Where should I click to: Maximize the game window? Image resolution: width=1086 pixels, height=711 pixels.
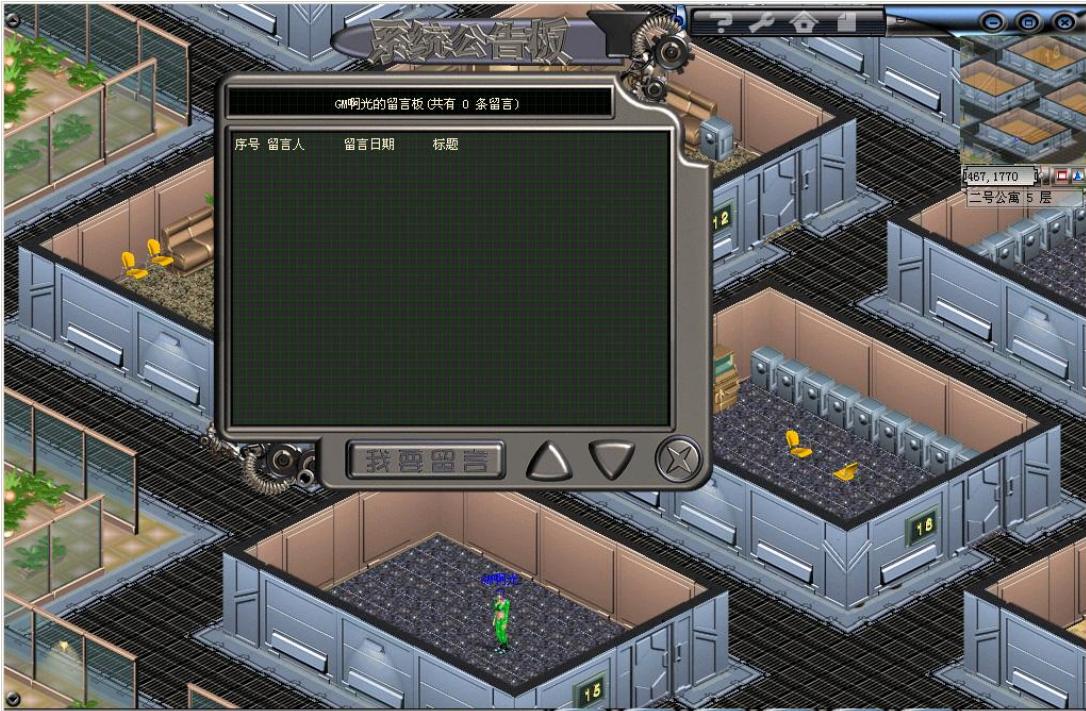pyautogui.click(x=1028, y=21)
